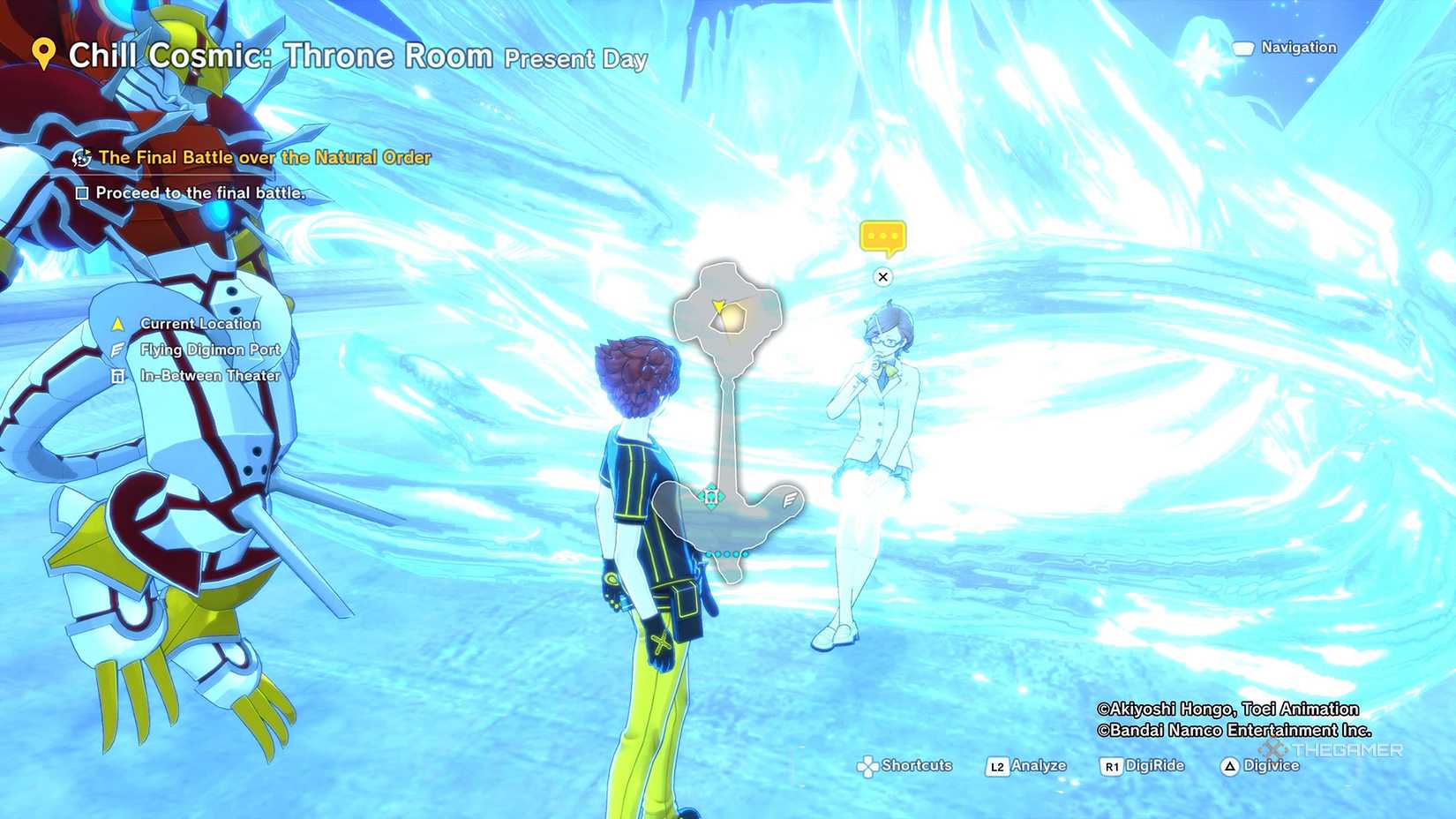Click the feather port marker on the minimap
1456x819 pixels.
[x=789, y=498]
